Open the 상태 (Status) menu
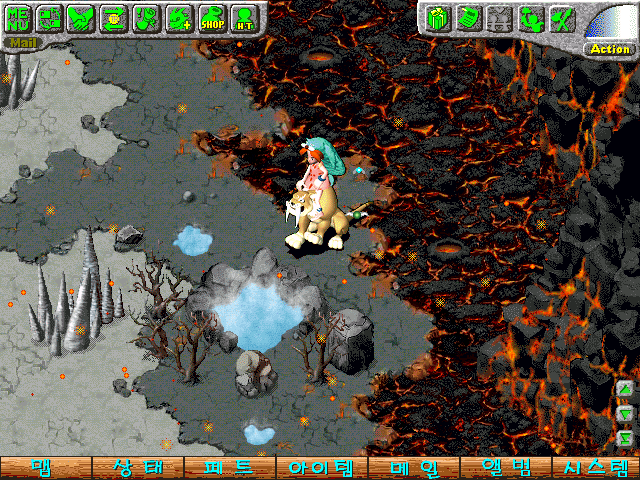Screen dimensions: 640x480 click(137, 468)
